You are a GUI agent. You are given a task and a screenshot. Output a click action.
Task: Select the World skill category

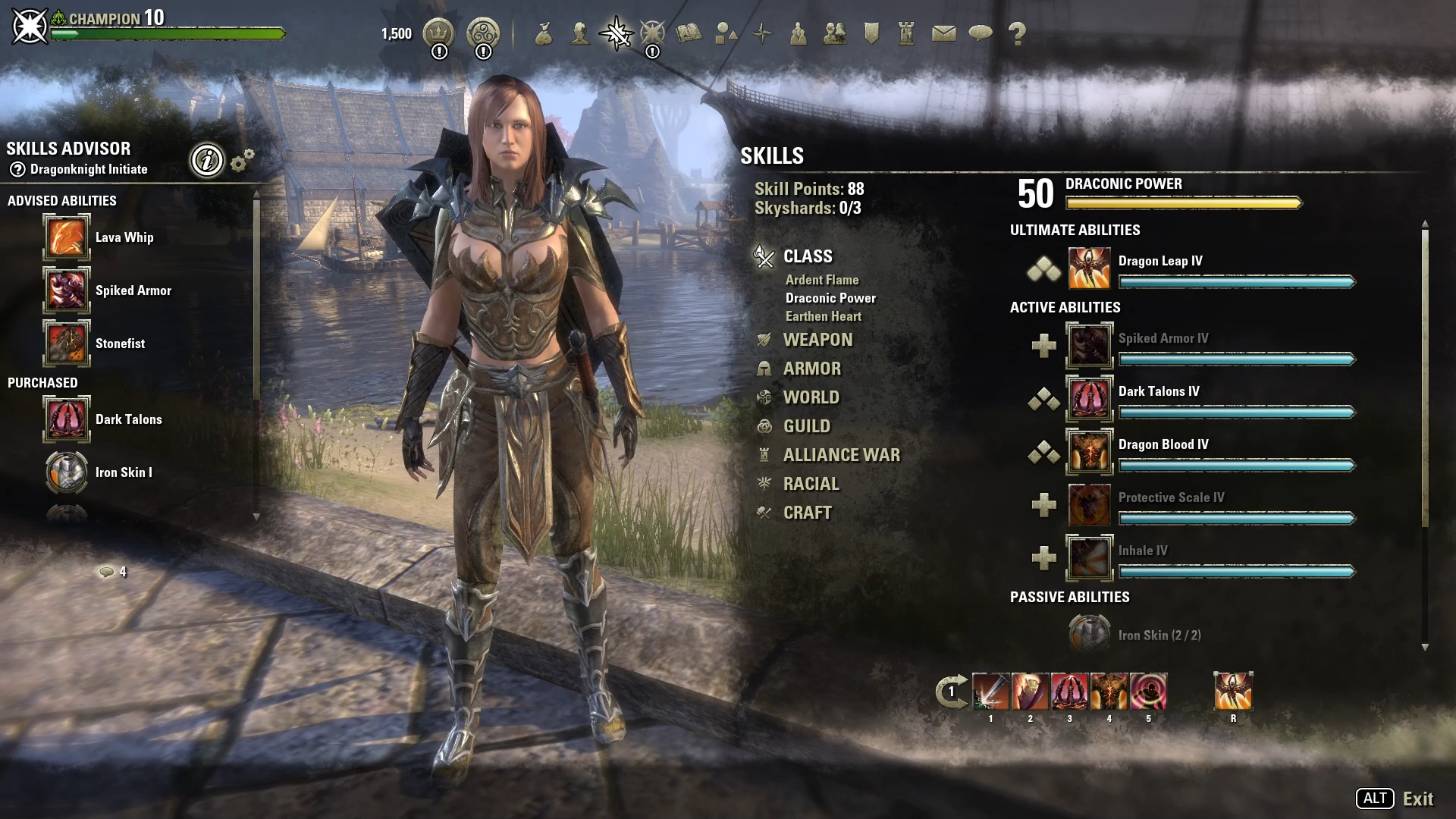(811, 397)
